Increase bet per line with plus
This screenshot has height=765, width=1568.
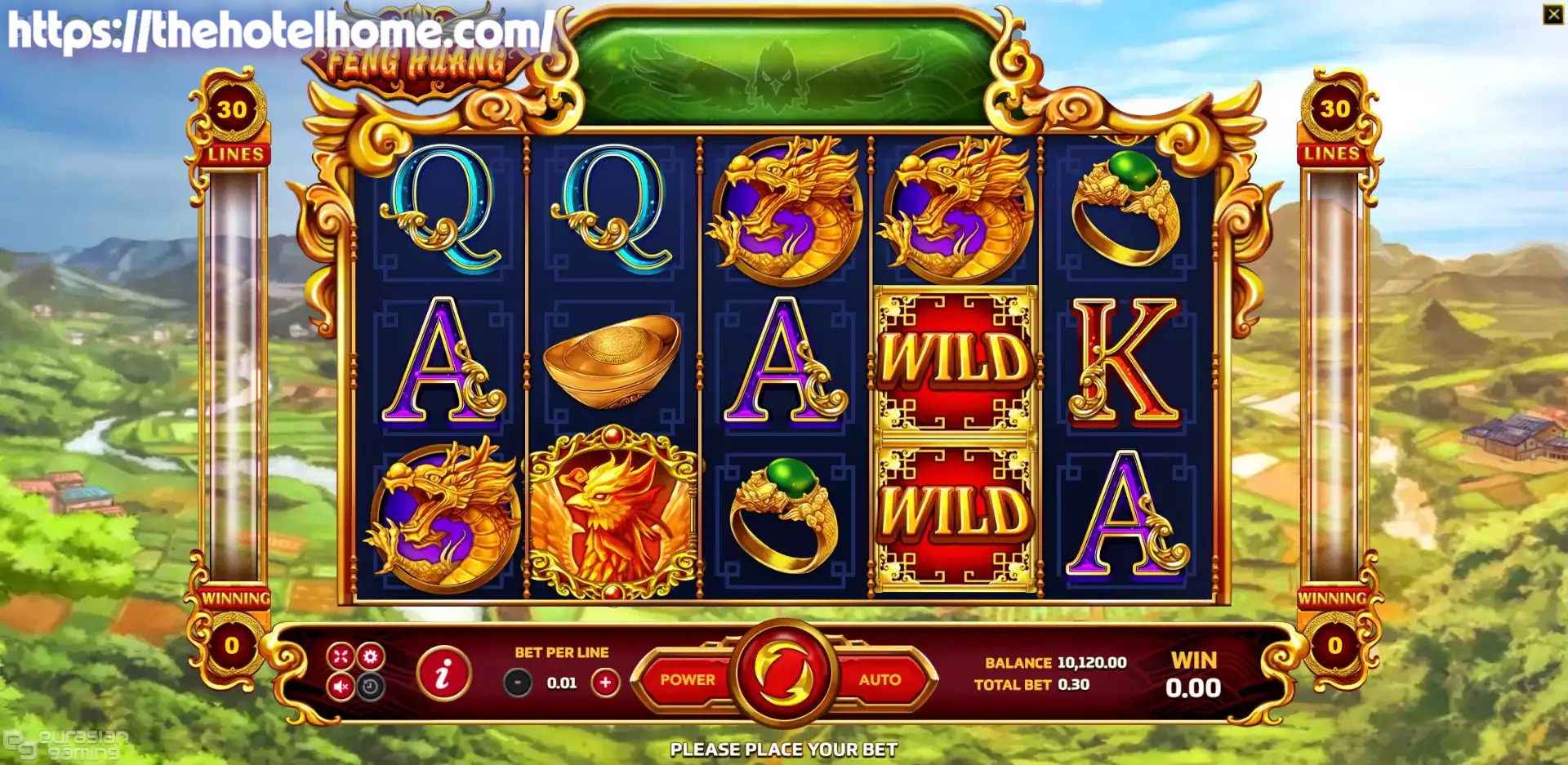[x=605, y=683]
